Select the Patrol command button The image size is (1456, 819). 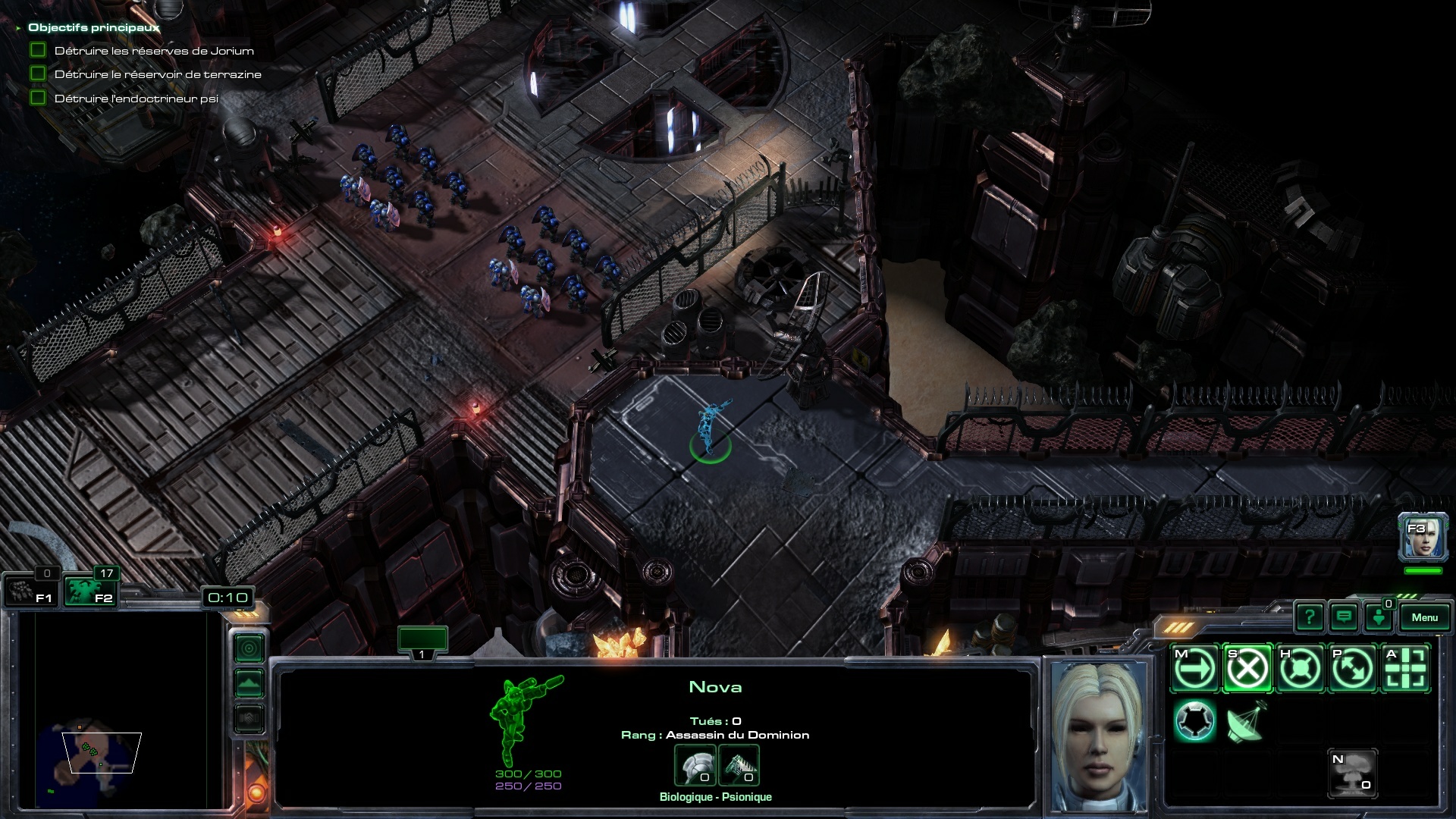click(x=1353, y=669)
